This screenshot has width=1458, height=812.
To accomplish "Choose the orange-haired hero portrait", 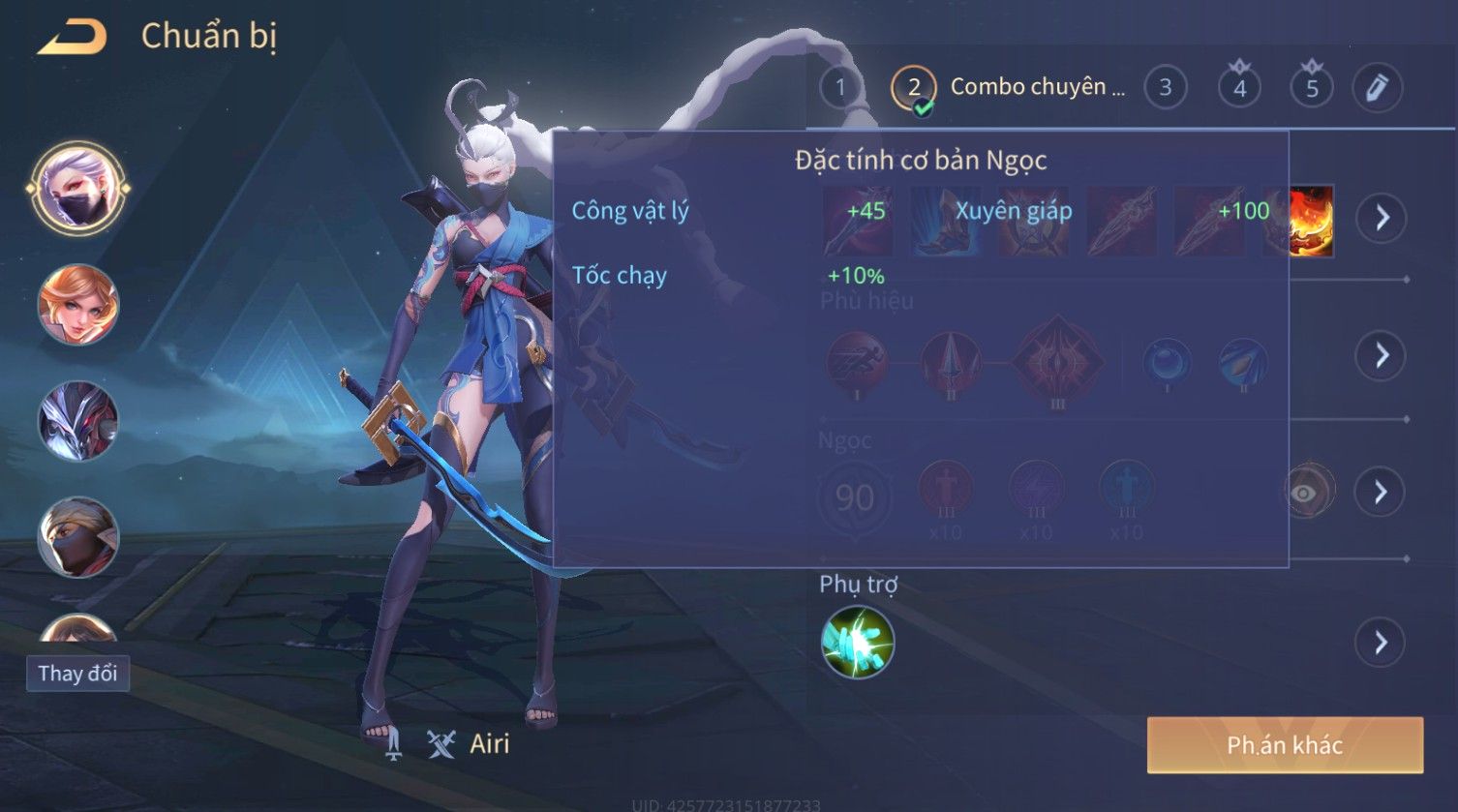I will pos(78,305).
